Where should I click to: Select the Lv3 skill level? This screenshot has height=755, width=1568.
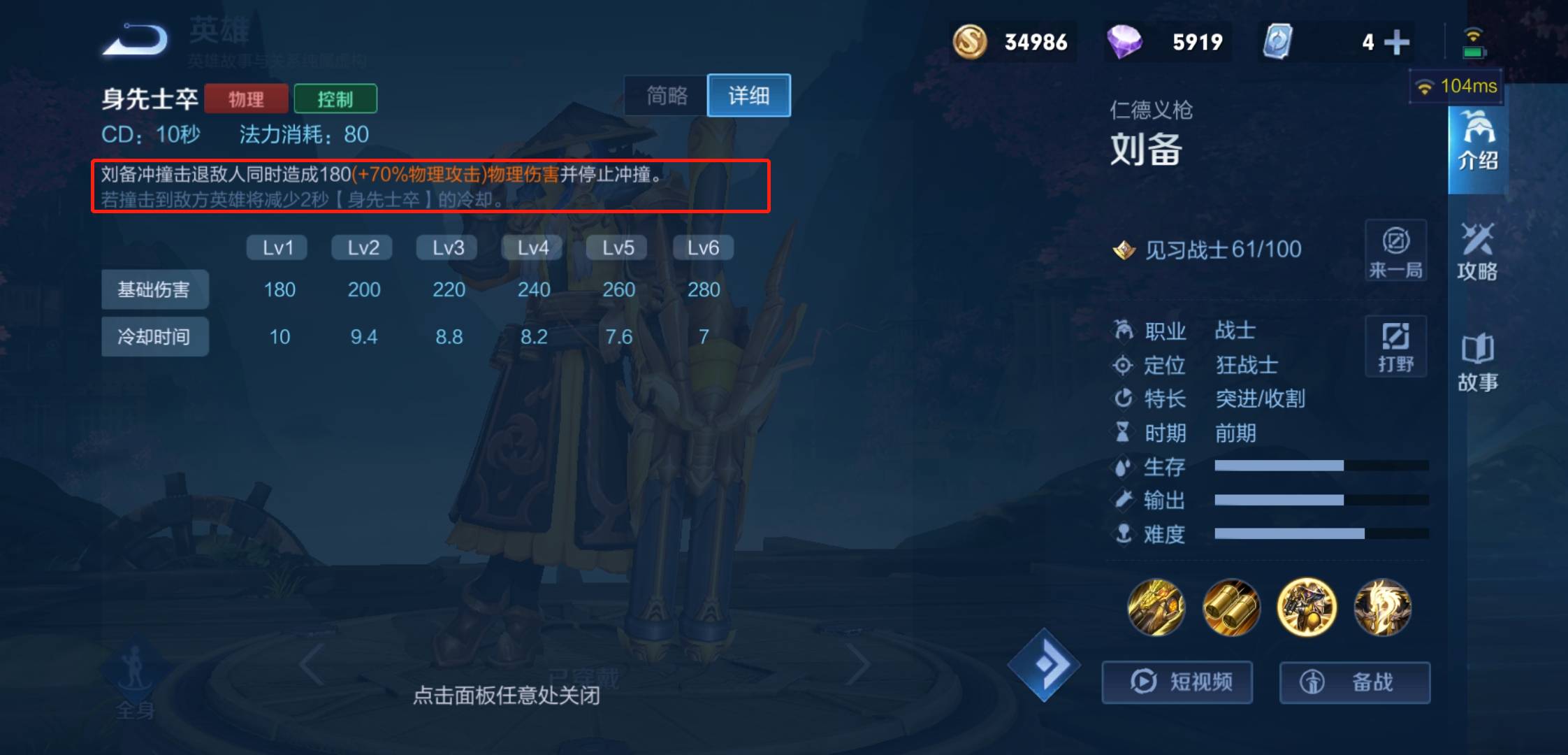[x=447, y=247]
